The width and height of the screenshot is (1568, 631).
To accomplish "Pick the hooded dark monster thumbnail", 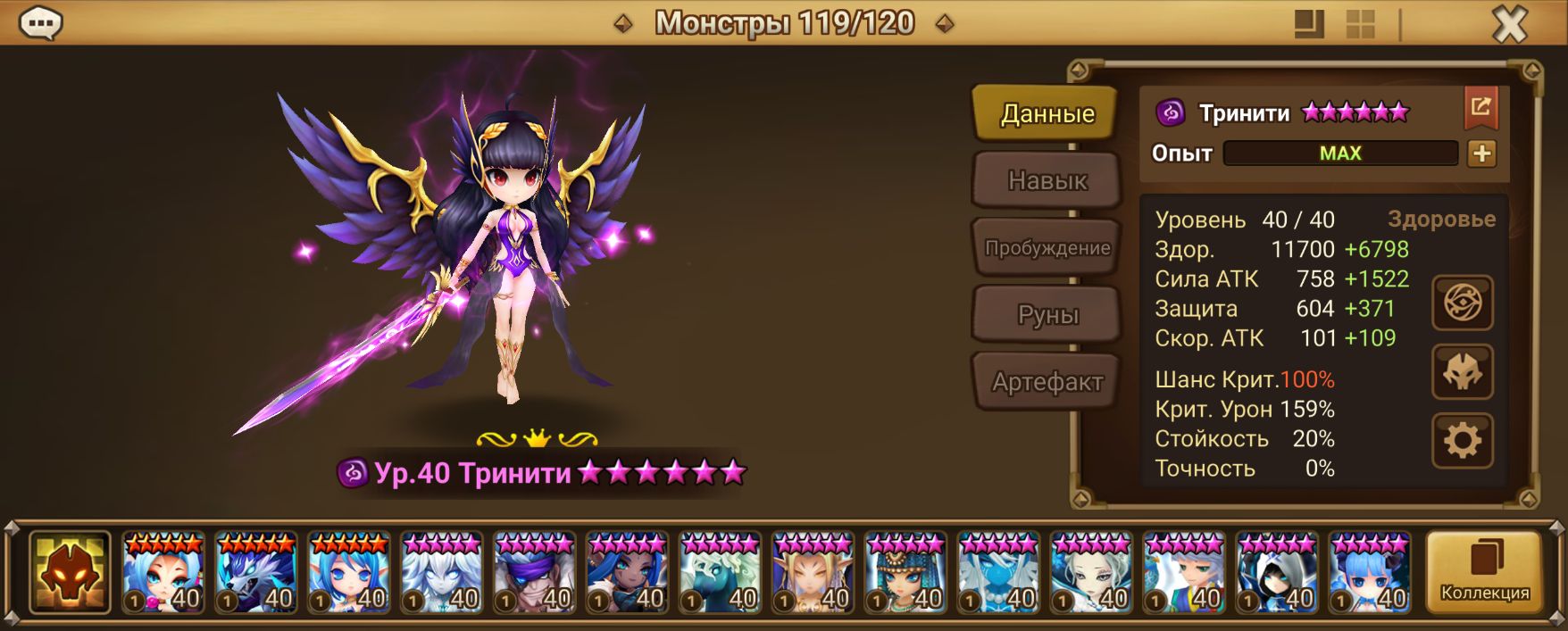I will (1277, 572).
